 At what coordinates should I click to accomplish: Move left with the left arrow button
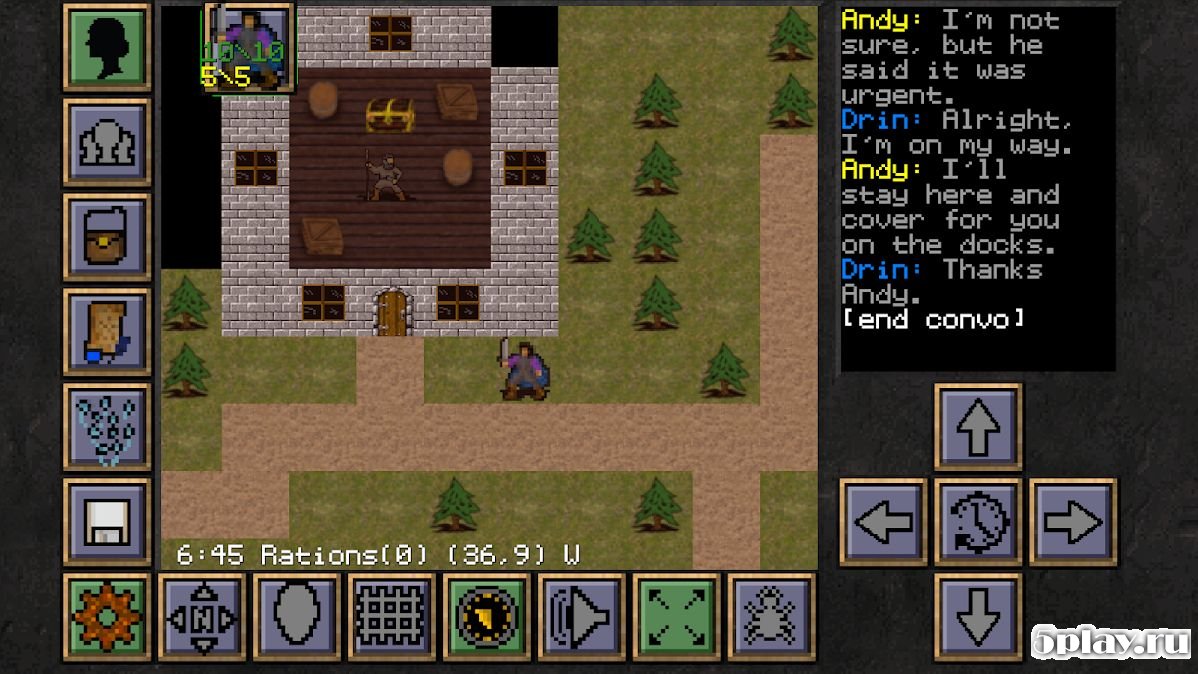[883, 522]
